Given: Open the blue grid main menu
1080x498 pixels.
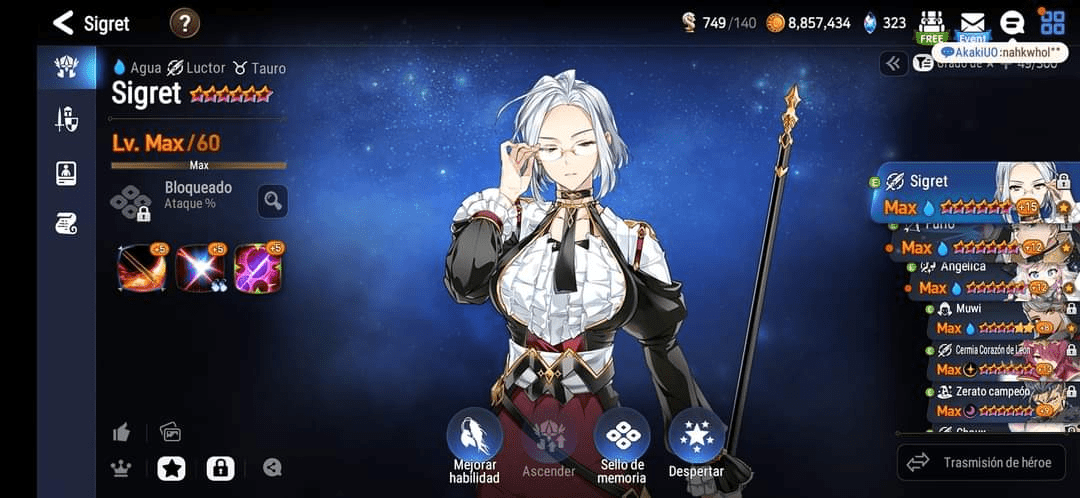Looking at the screenshot, I should pos(1052,22).
